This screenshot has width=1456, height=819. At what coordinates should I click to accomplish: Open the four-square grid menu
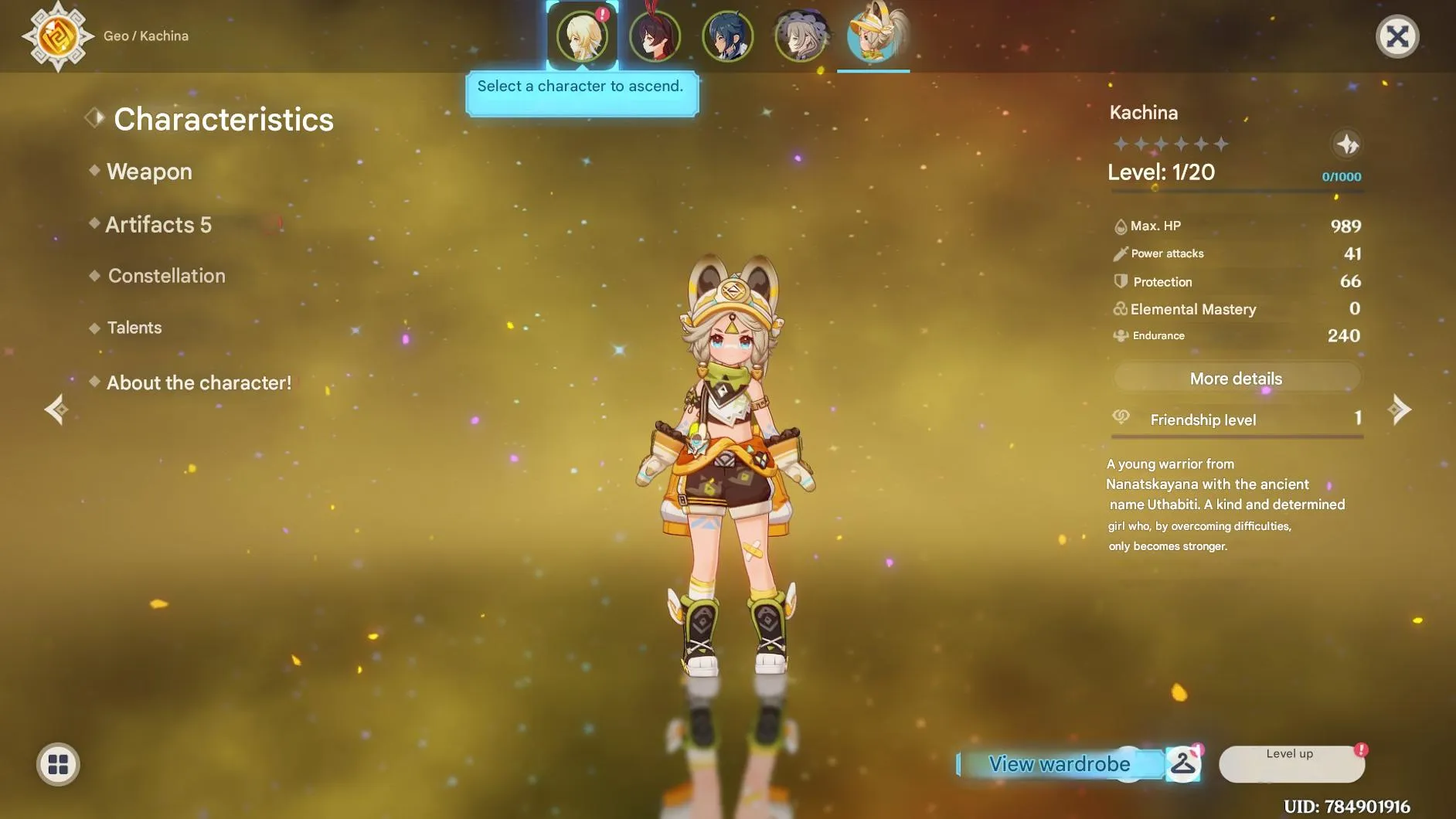pyautogui.click(x=58, y=764)
